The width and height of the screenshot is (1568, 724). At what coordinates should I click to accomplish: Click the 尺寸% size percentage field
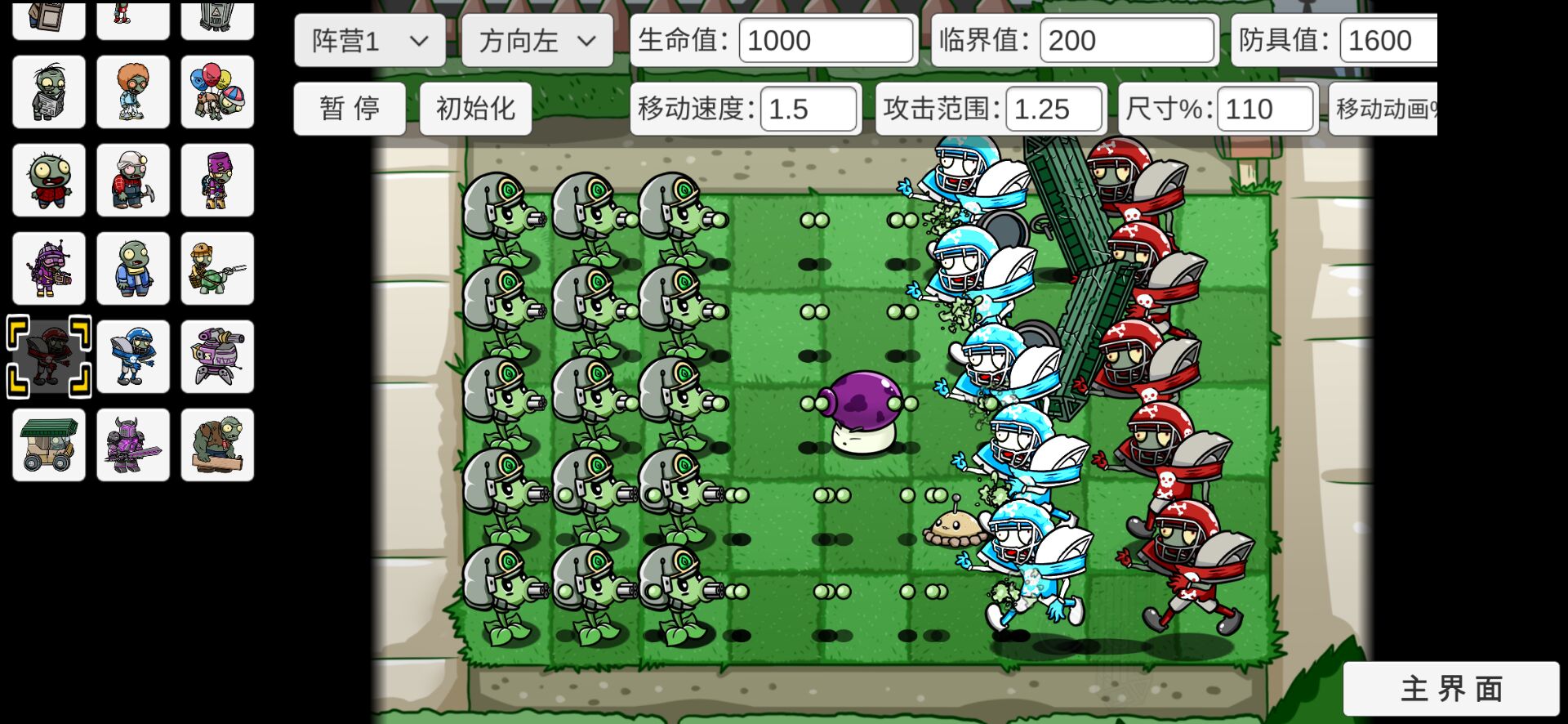(1266, 109)
